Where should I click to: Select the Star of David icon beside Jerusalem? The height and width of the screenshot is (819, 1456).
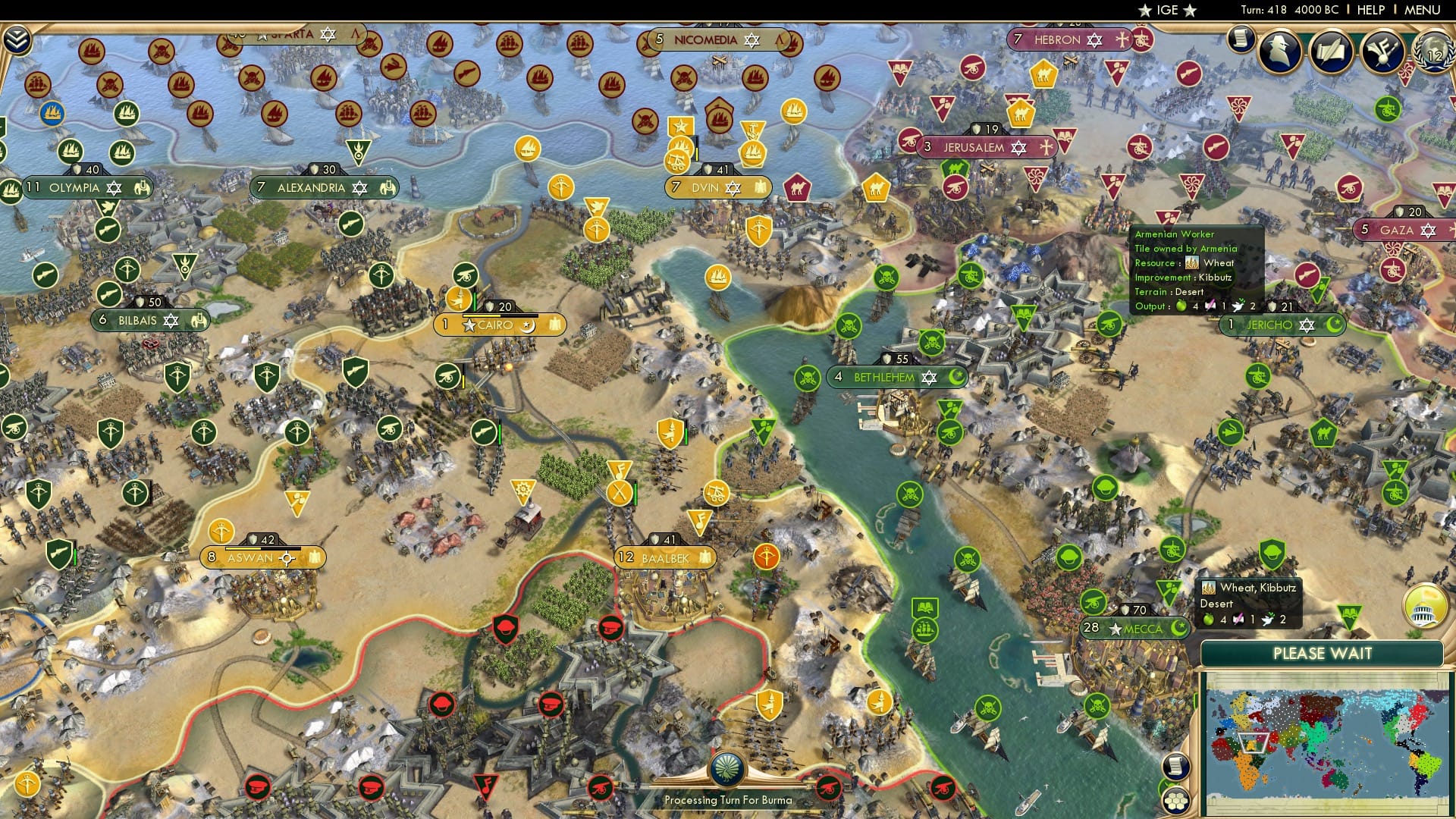[1019, 148]
